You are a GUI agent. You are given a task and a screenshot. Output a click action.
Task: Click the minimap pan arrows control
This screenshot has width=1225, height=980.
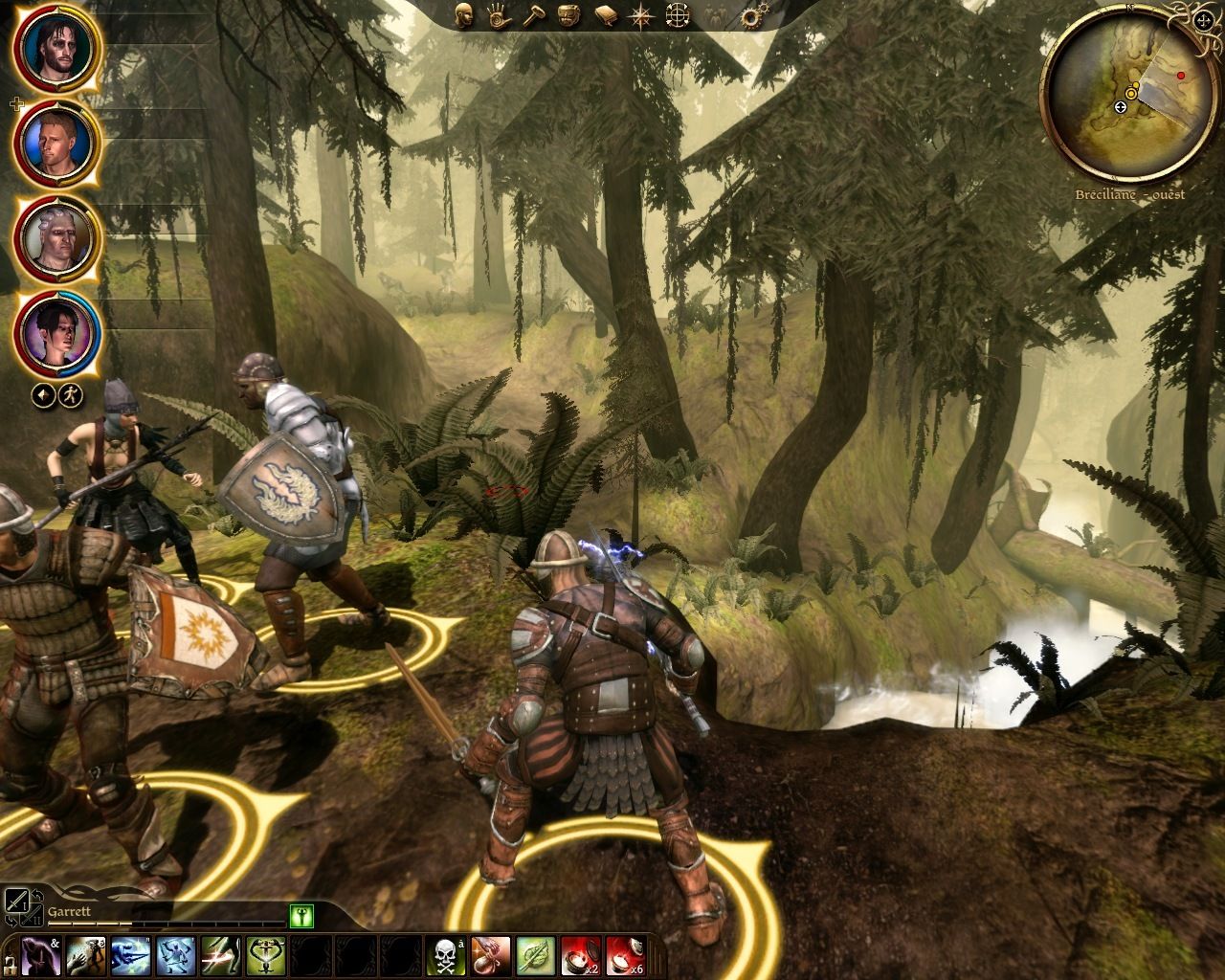click(1203, 21)
